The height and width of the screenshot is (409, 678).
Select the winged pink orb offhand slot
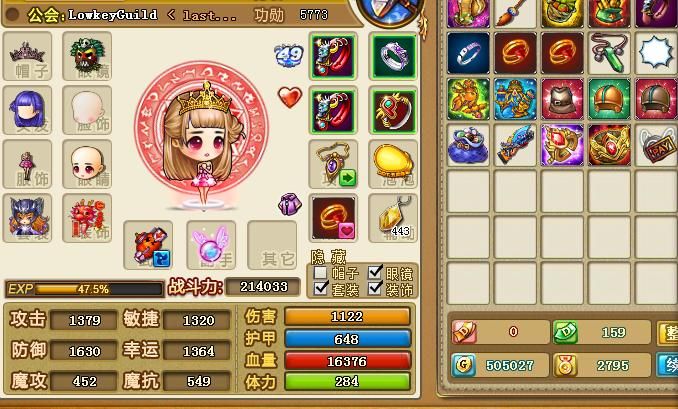(x=211, y=245)
